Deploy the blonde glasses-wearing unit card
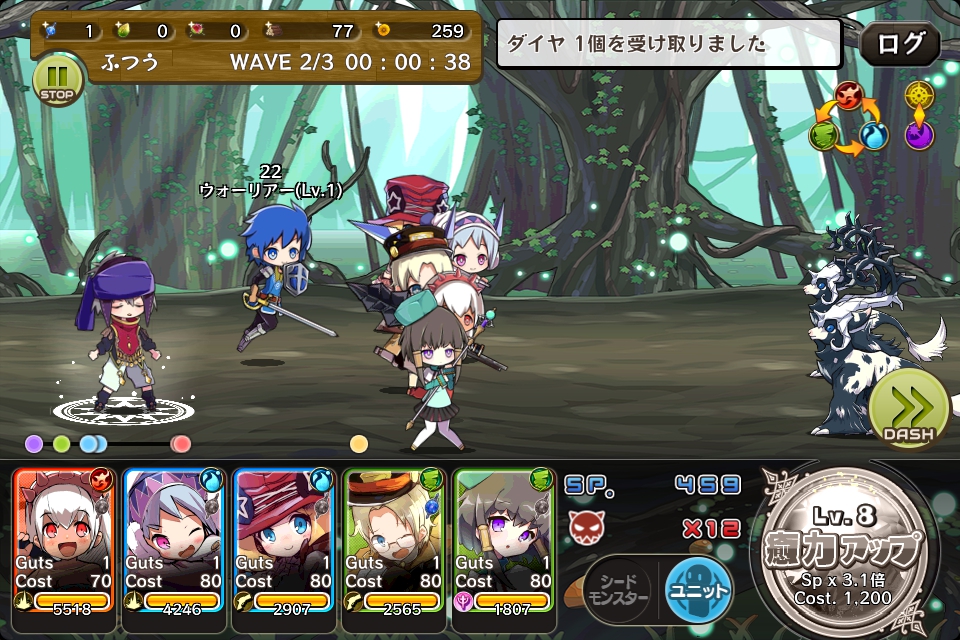Viewport: 960px width, 640px height. coord(395,540)
